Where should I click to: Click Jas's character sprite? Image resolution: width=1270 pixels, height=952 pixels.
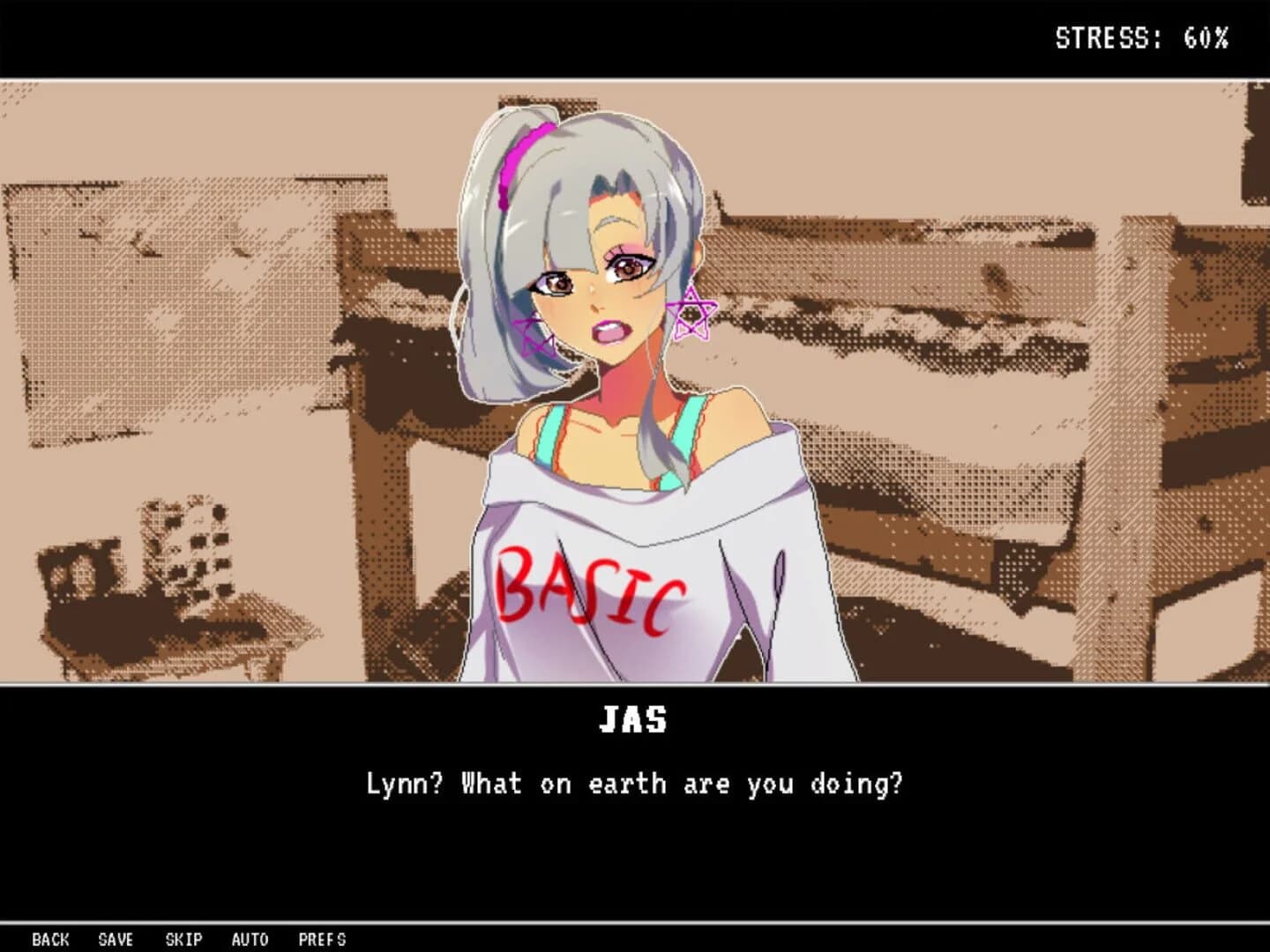point(617,353)
